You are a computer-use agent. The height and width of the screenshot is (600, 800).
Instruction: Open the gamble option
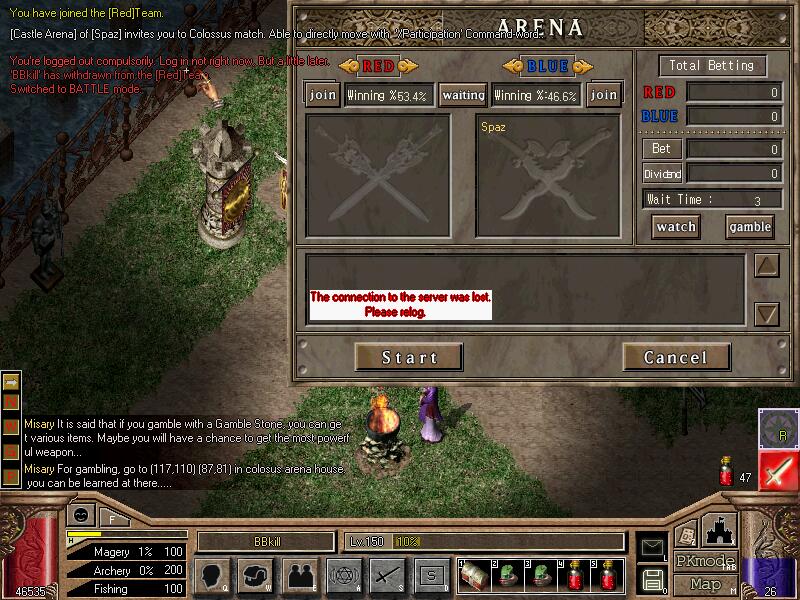pyautogui.click(x=749, y=227)
